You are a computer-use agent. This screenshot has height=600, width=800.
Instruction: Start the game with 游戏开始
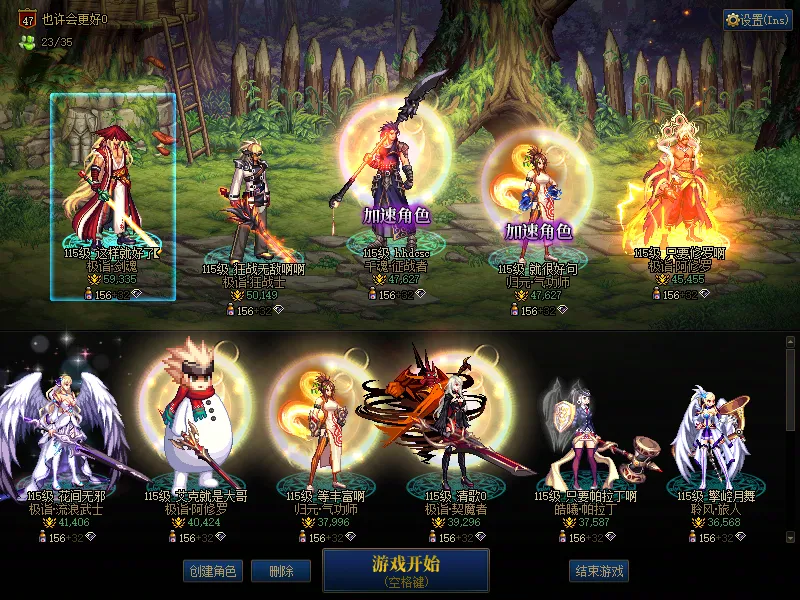[x=405, y=569]
